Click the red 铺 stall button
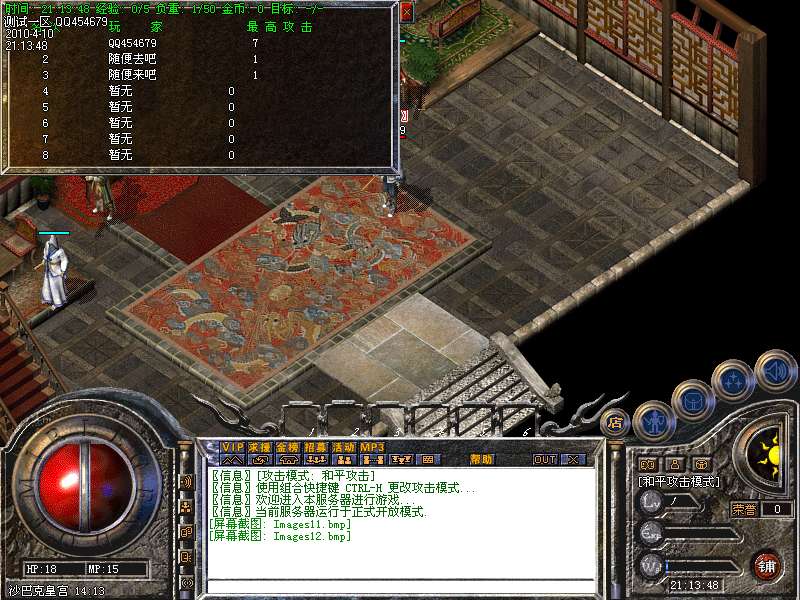 tap(766, 566)
